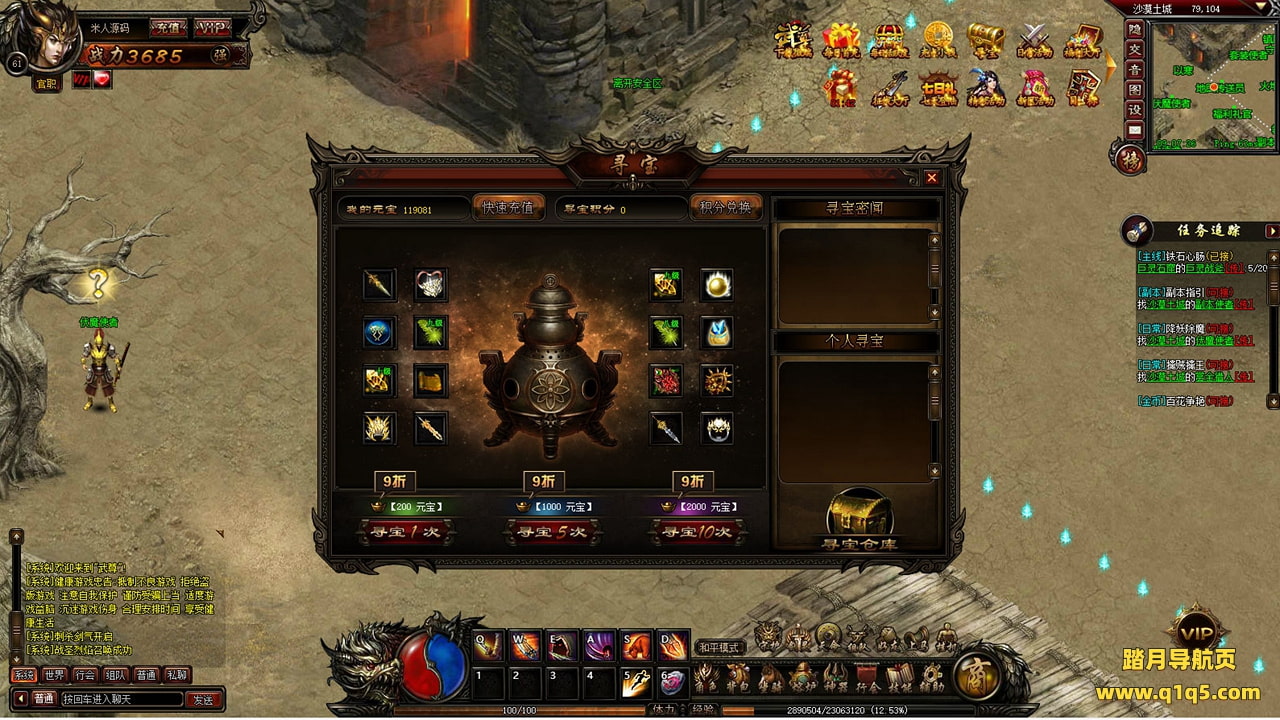The image size is (1280, 720).
Task: Click the 快速充值 quick recharge button
Action: pos(508,208)
